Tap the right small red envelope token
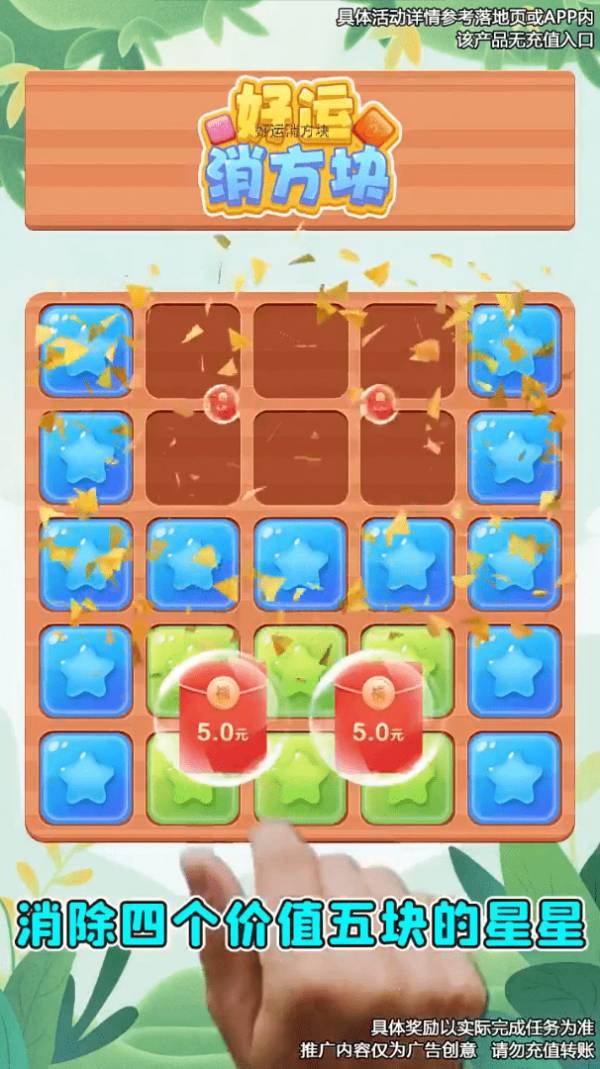 pyautogui.click(x=379, y=402)
